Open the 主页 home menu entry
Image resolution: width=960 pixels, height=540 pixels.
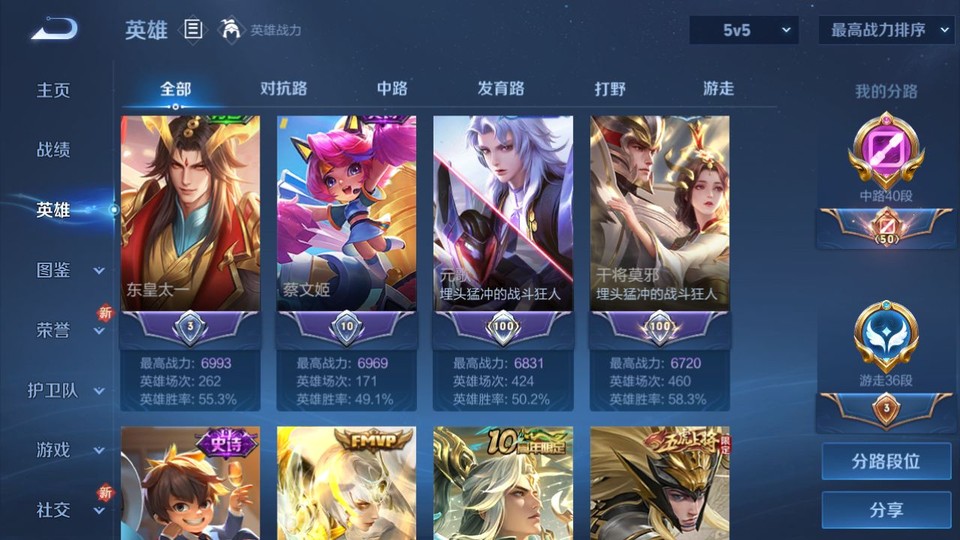click(x=54, y=90)
